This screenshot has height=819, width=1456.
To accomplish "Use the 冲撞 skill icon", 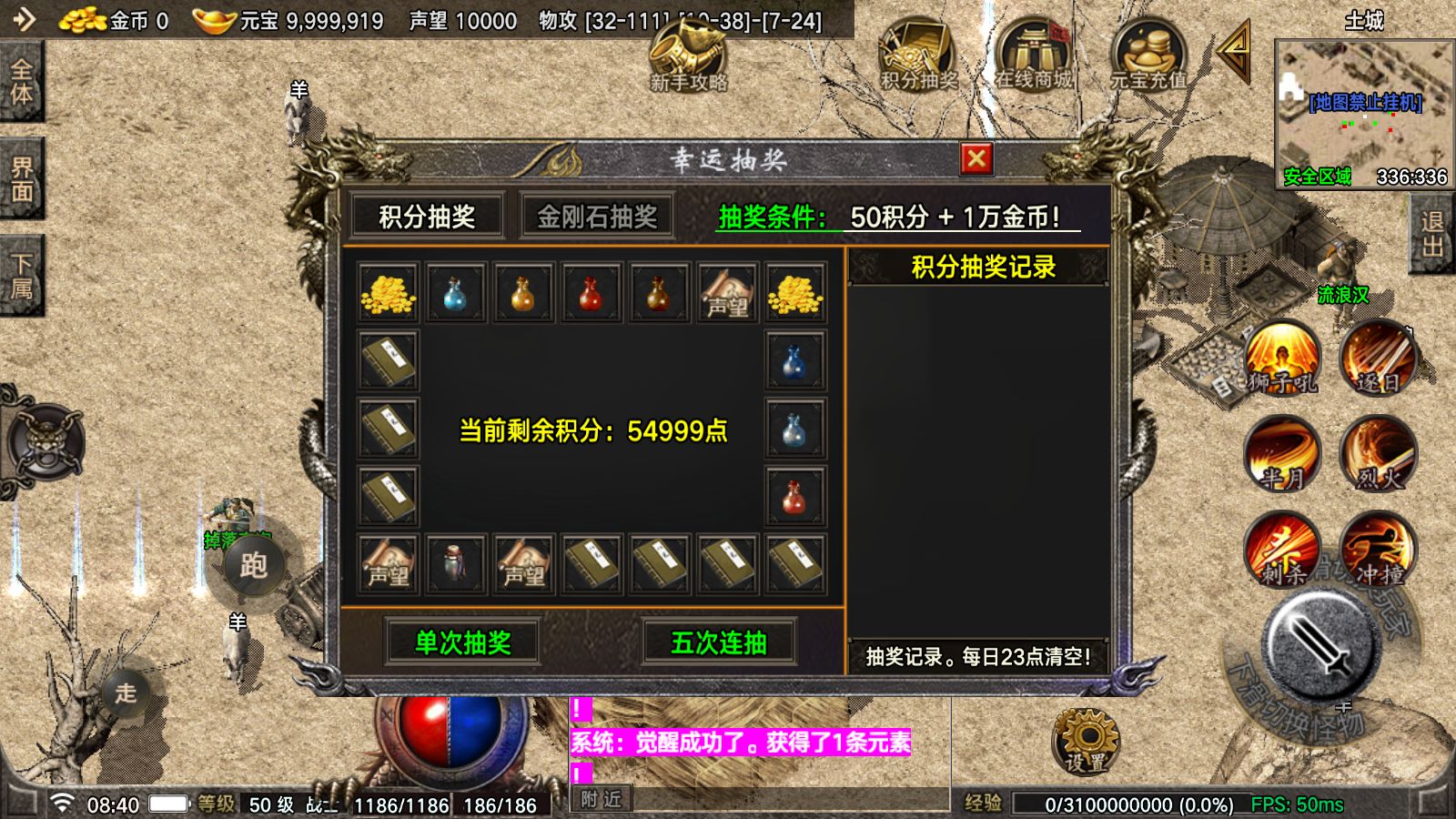I will tap(1379, 551).
